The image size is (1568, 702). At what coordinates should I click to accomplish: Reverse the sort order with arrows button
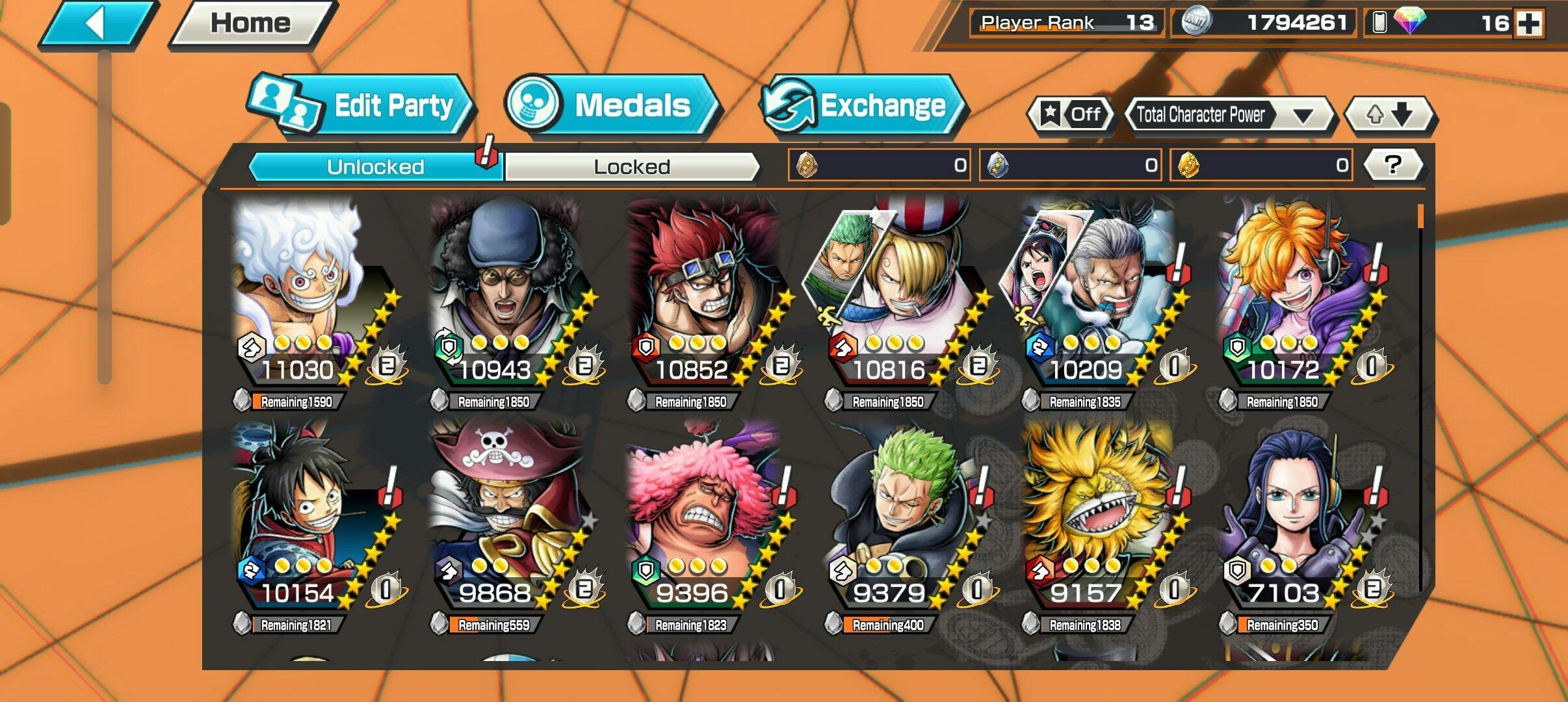(x=1390, y=116)
